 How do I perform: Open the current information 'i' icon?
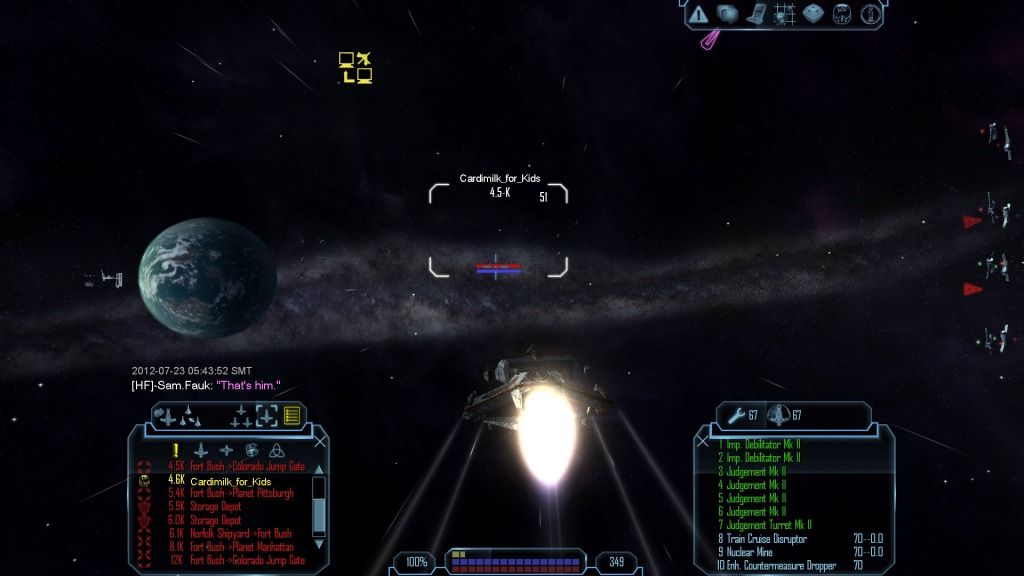[871, 14]
